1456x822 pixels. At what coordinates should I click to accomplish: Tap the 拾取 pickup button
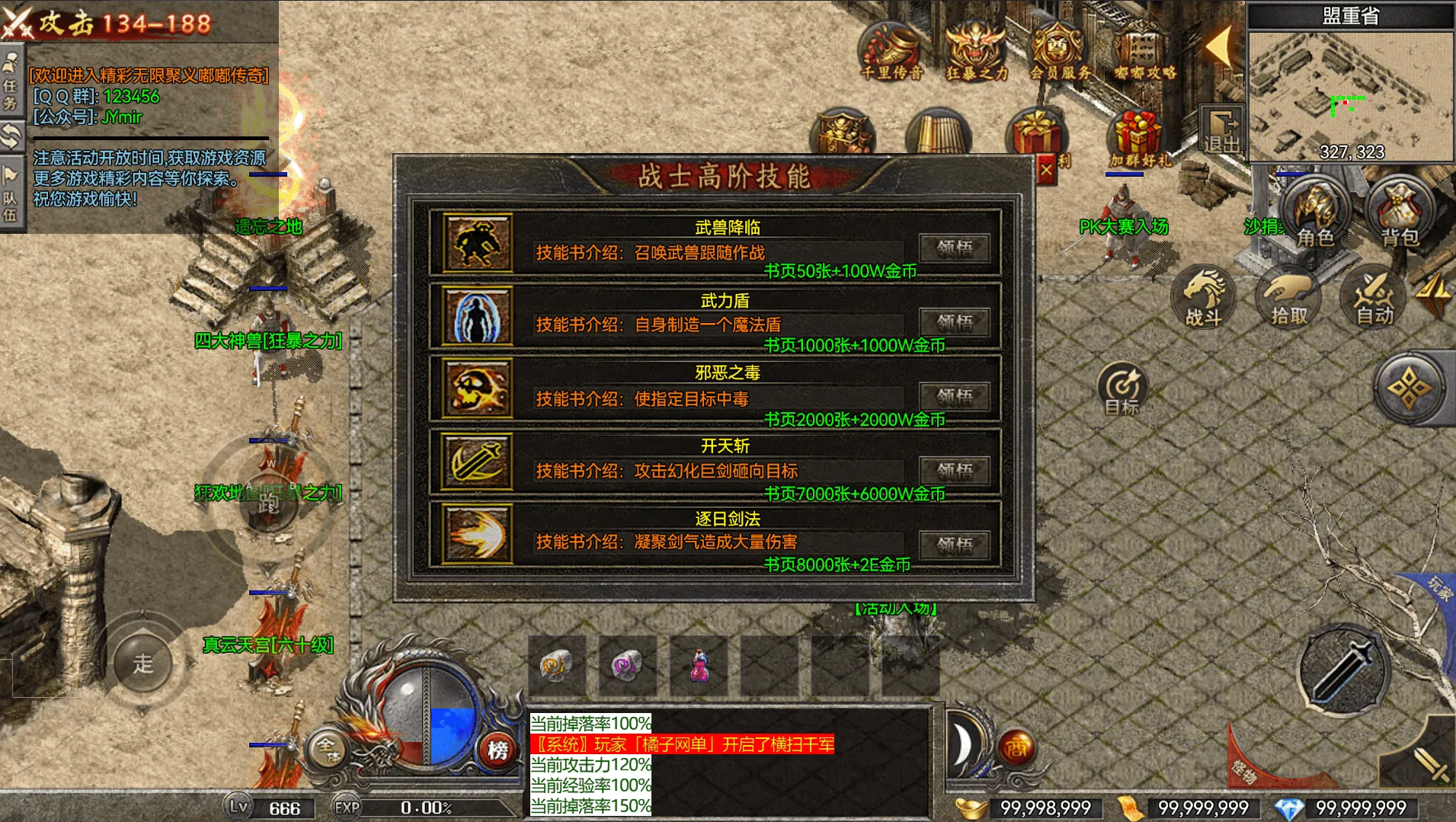[1288, 299]
